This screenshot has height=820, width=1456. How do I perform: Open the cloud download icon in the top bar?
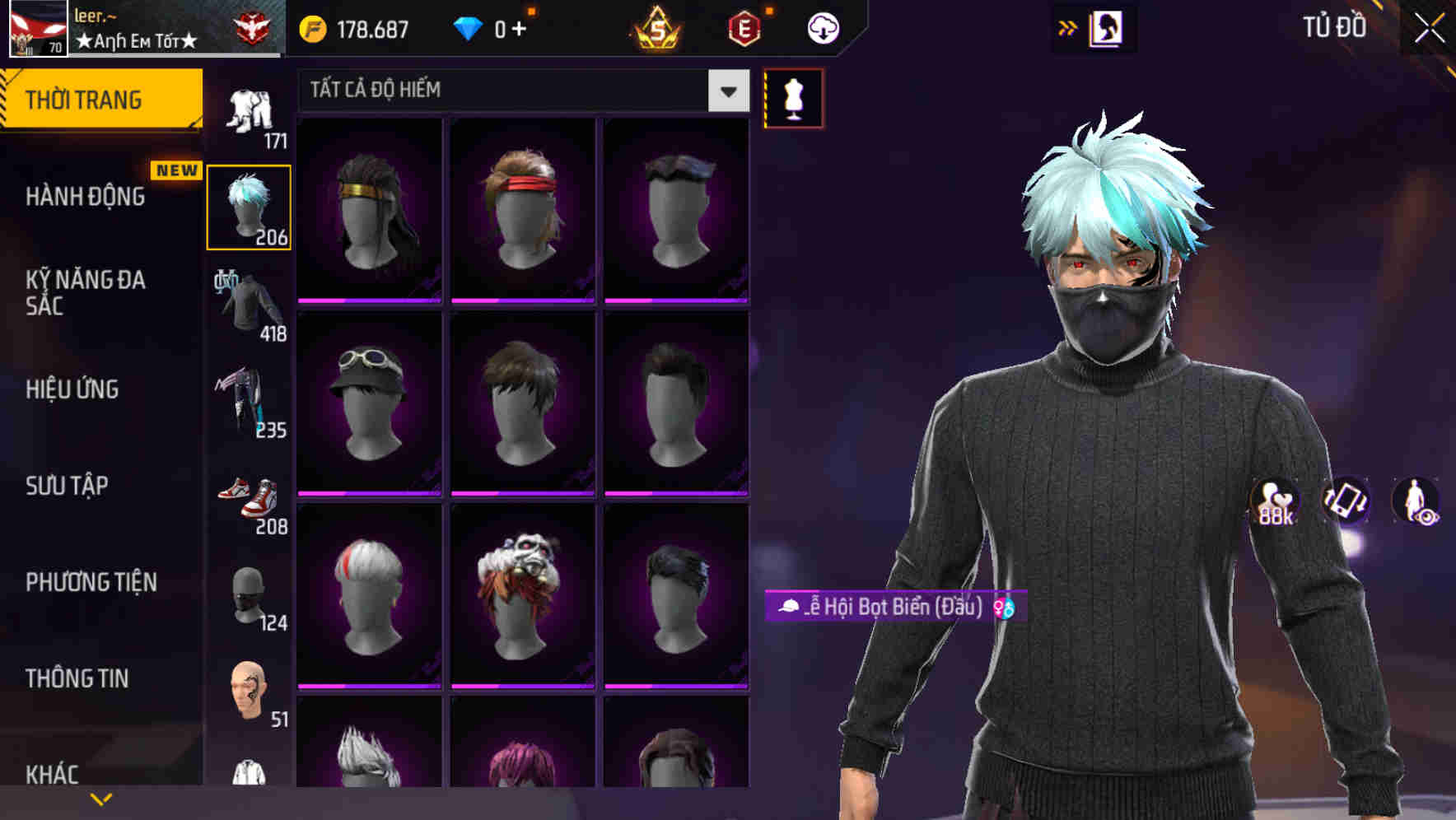822,27
